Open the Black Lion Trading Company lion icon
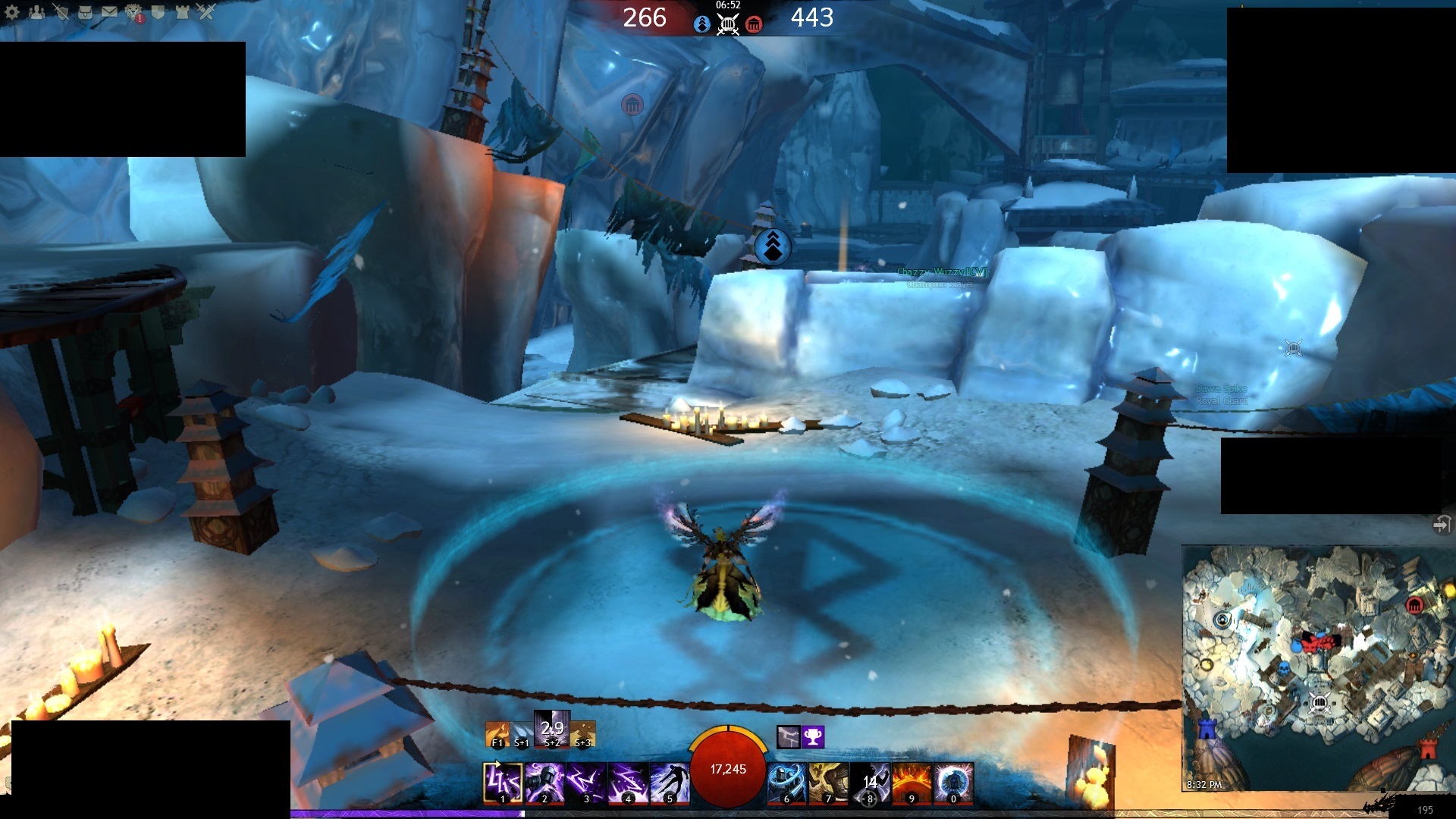Screen dimensions: 1456x819 (x=134, y=13)
